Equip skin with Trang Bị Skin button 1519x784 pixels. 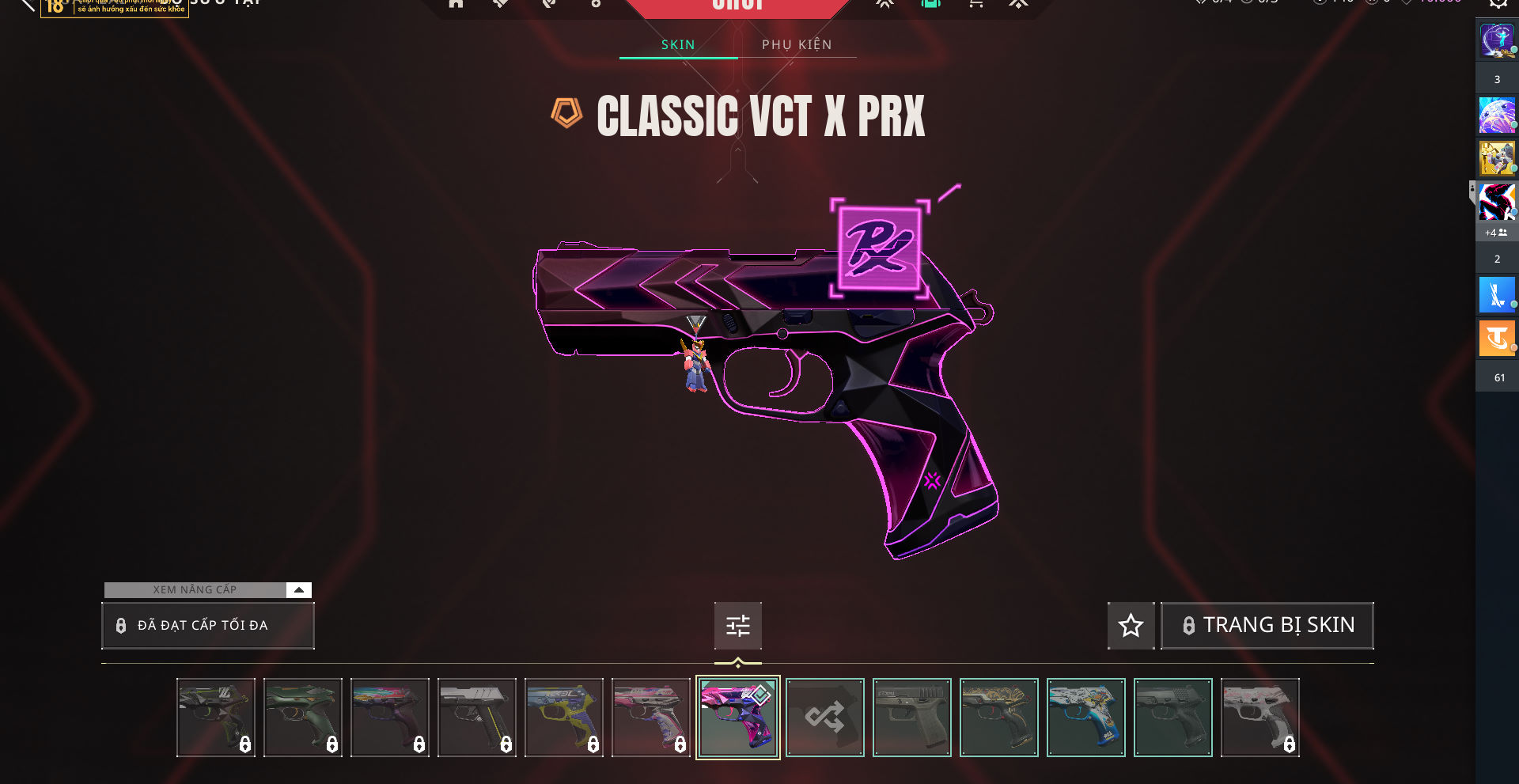click(1267, 626)
